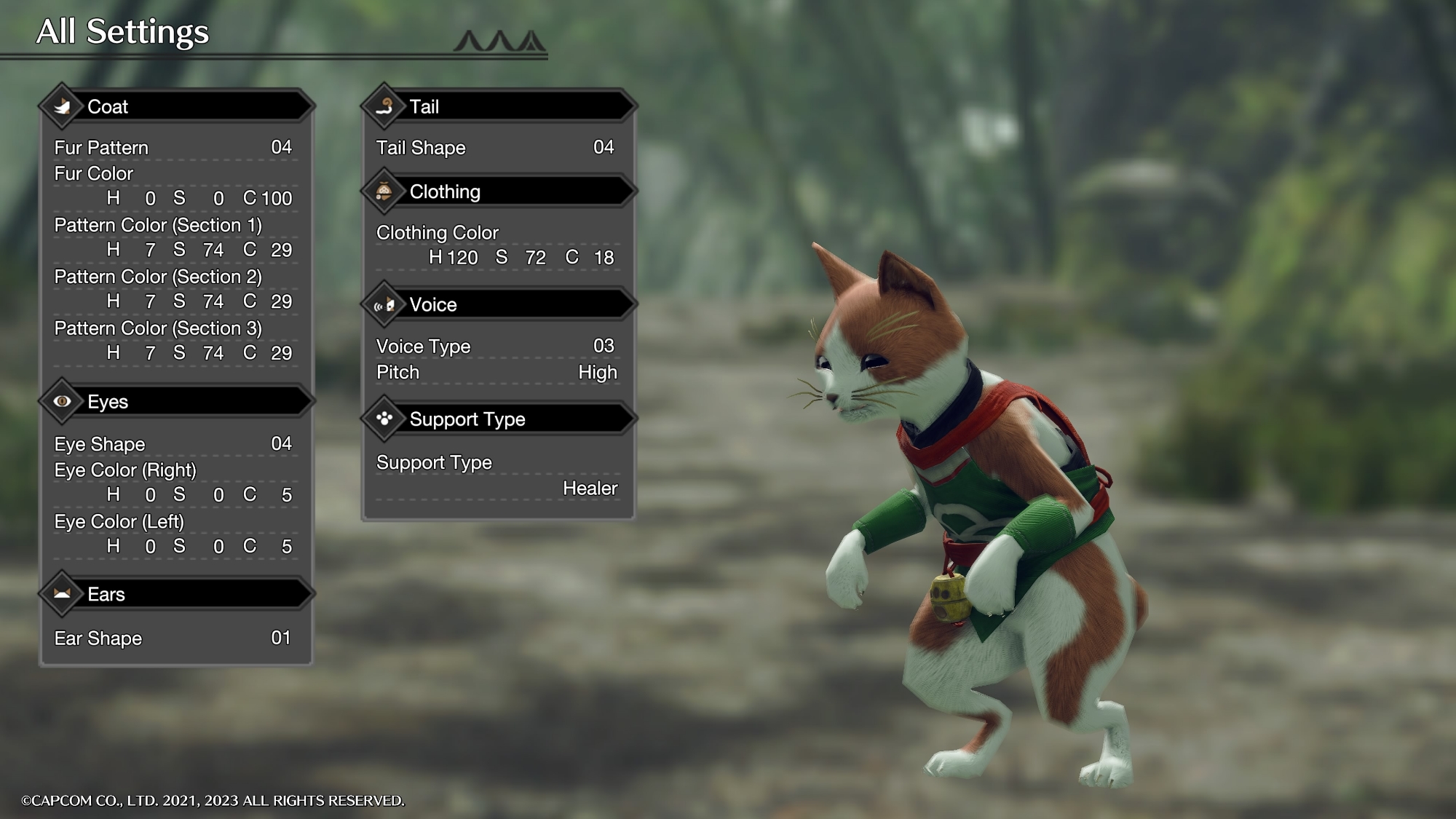Screen dimensions: 1456x819
Task: Open the Ears section header
Action: (x=176, y=595)
